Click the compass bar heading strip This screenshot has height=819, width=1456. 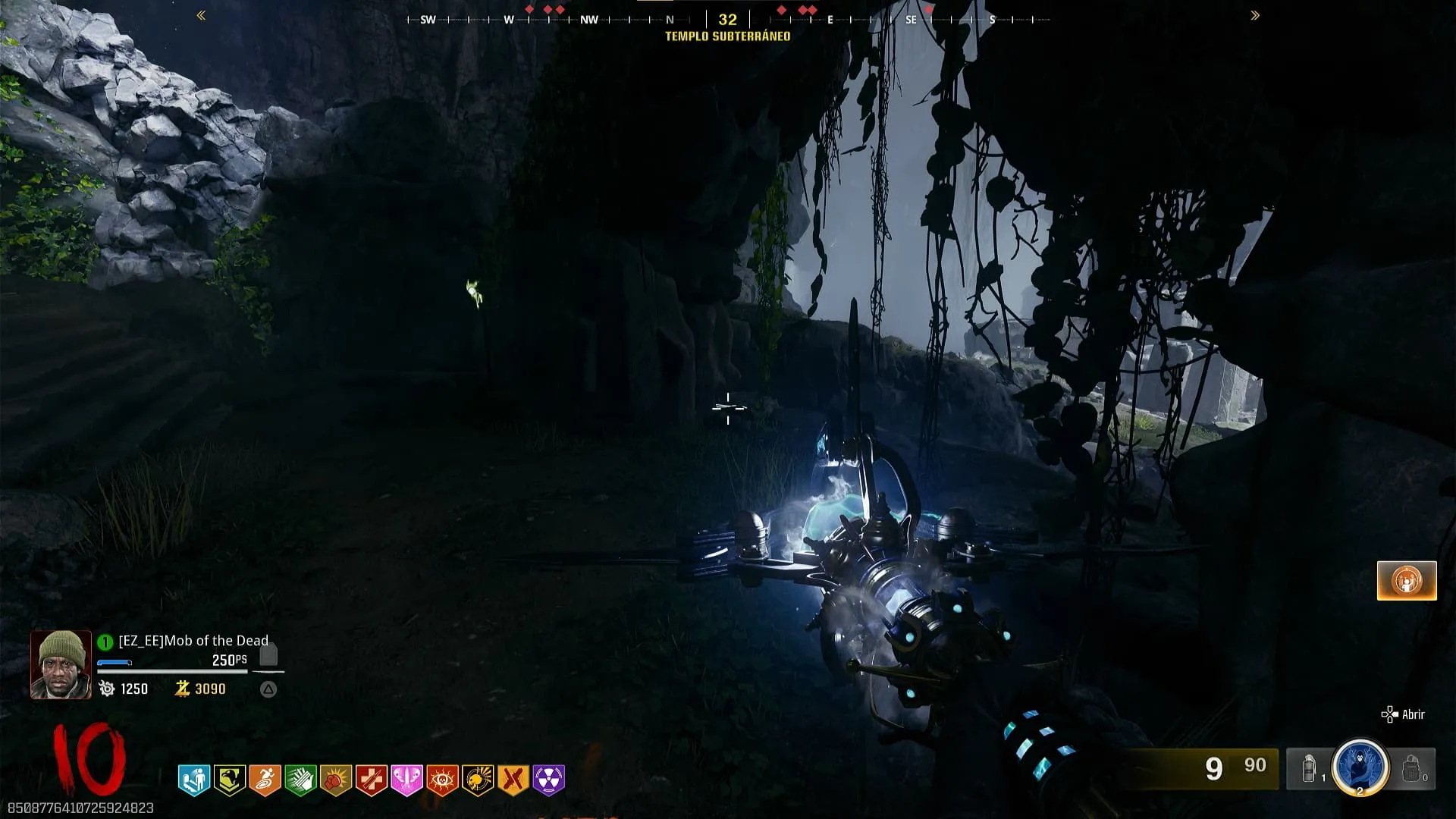click(728, 20)
